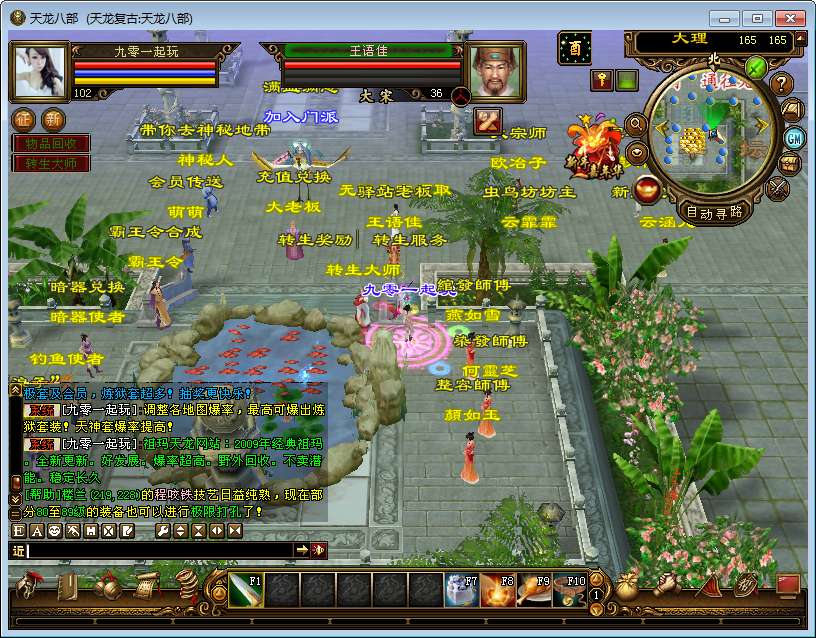Click the 物品回收 item recycle button
The image size is (816, 638).
[50, 144]
